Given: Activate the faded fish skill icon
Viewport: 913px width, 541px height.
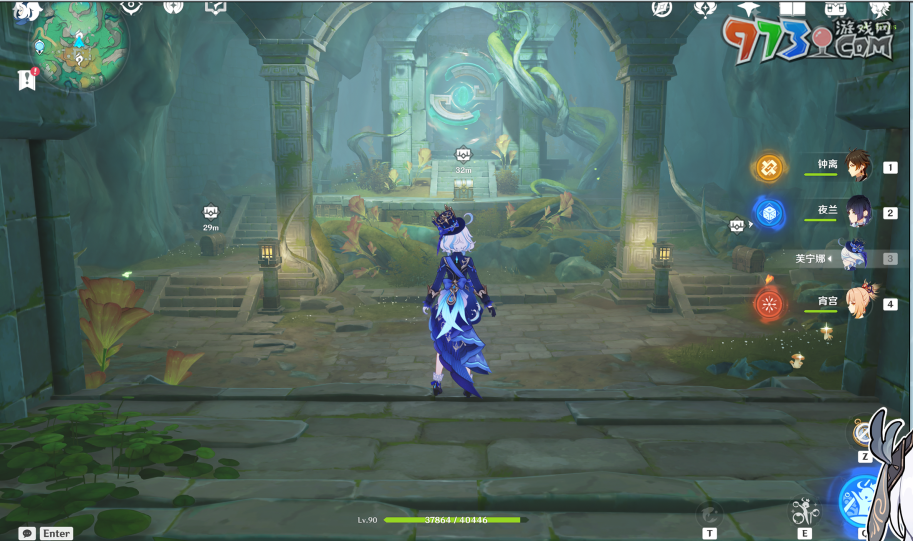Looking at the screenshot, I should pos(709,514).
